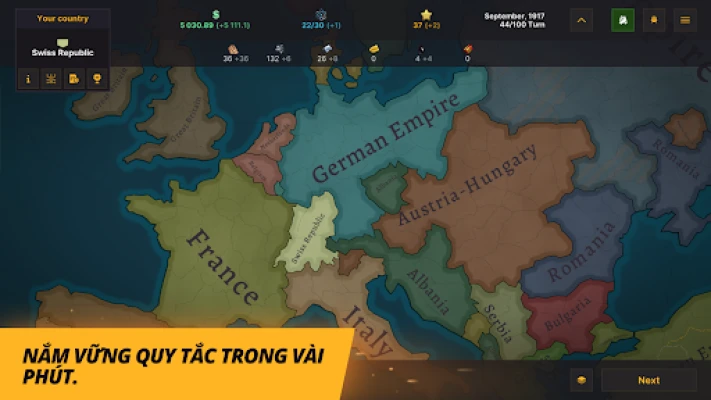Open the tree-symbol button in country panel
711x400 pixels.
click(x=51, y=78)
